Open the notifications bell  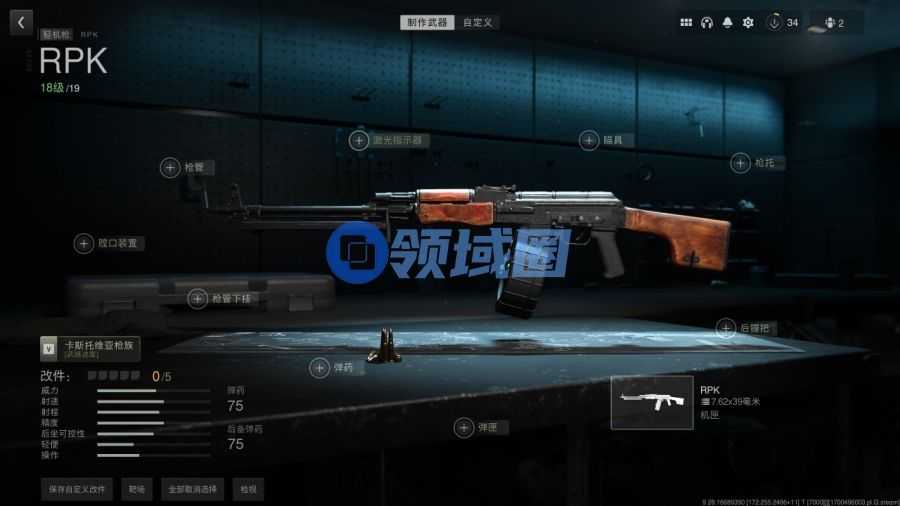point(727,22)
